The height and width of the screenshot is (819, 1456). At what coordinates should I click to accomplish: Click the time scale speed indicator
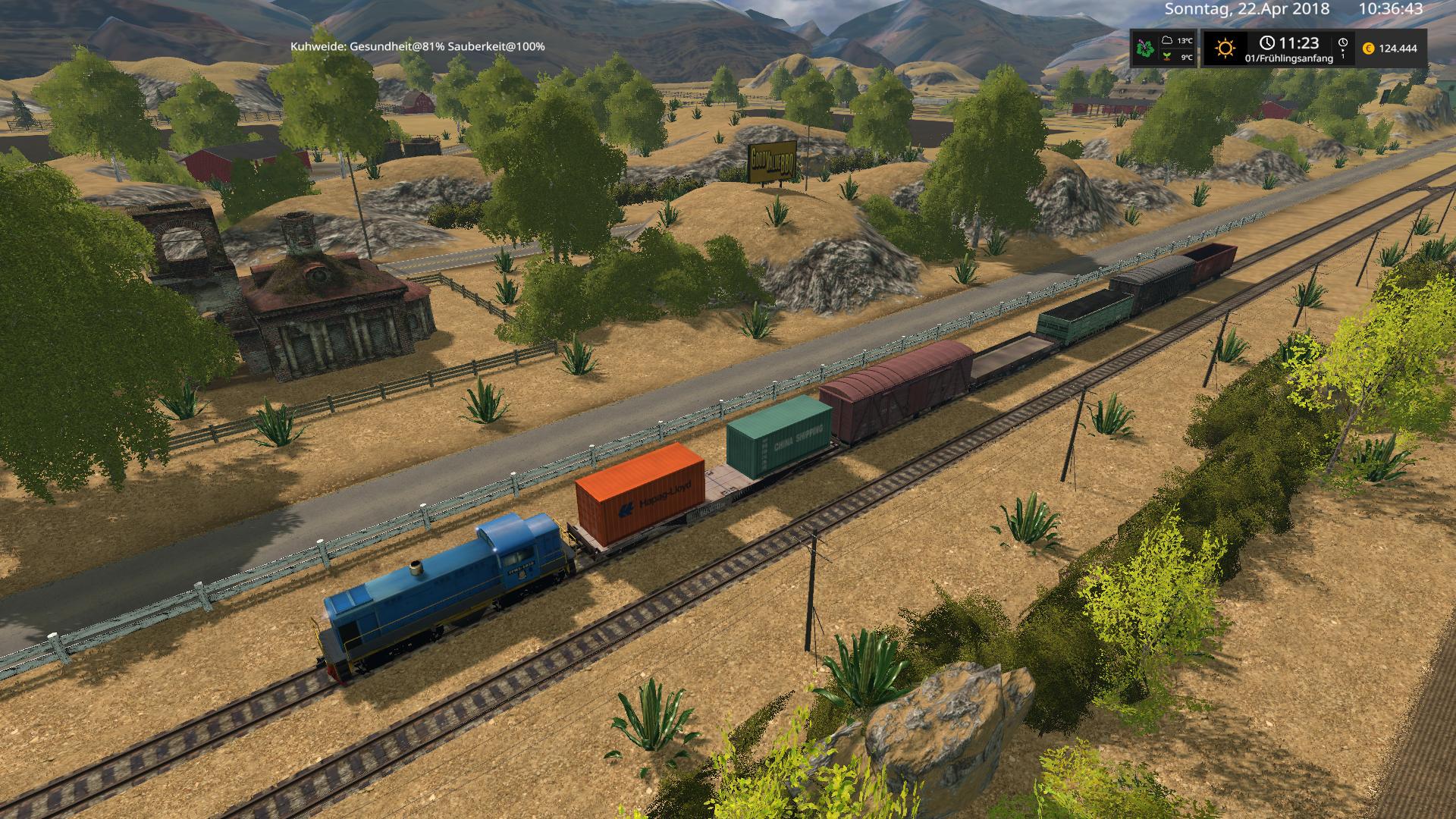tap(1343, 48)
